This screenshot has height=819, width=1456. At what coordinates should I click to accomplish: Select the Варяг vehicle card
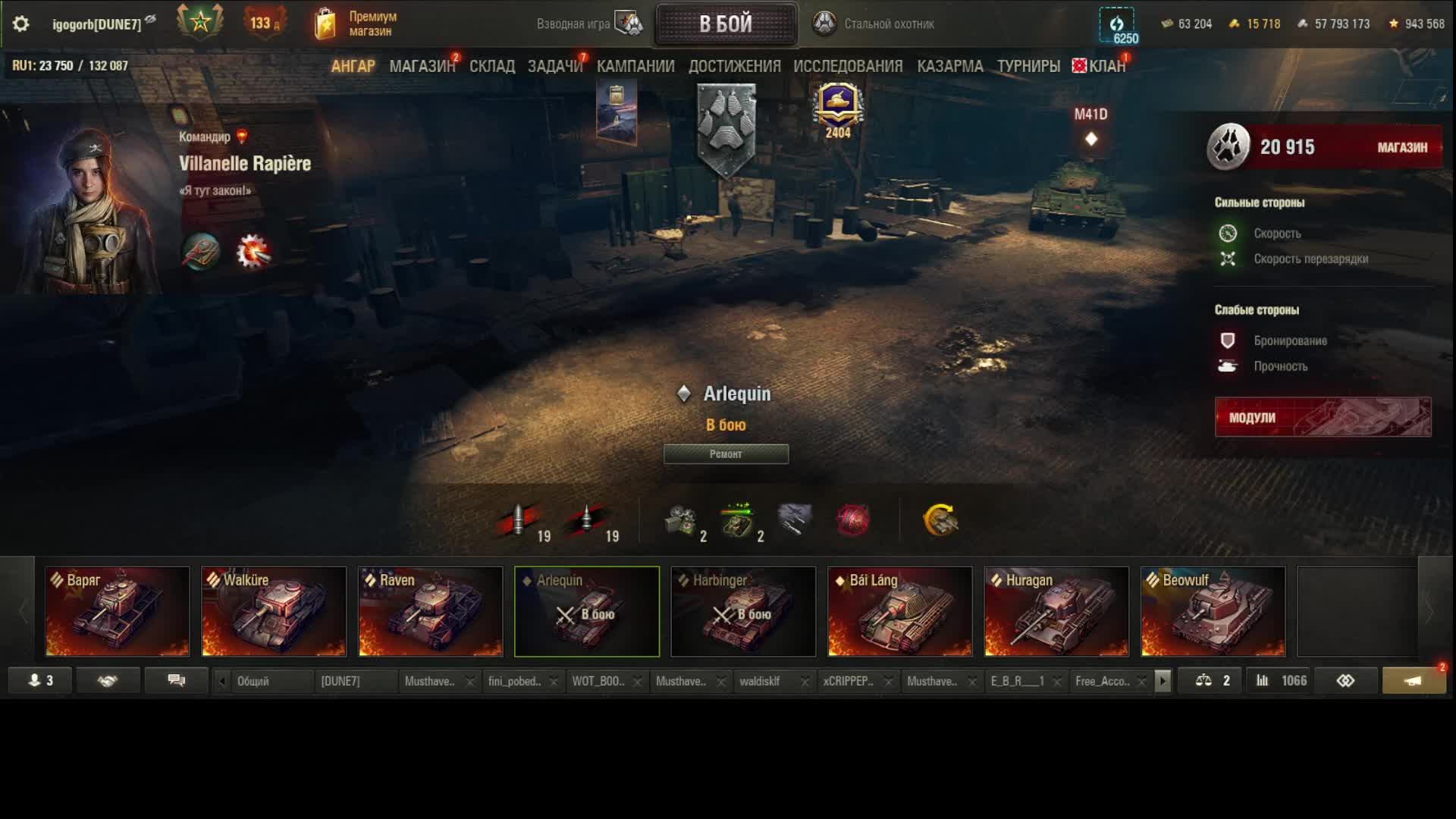(x=118, y=611)
